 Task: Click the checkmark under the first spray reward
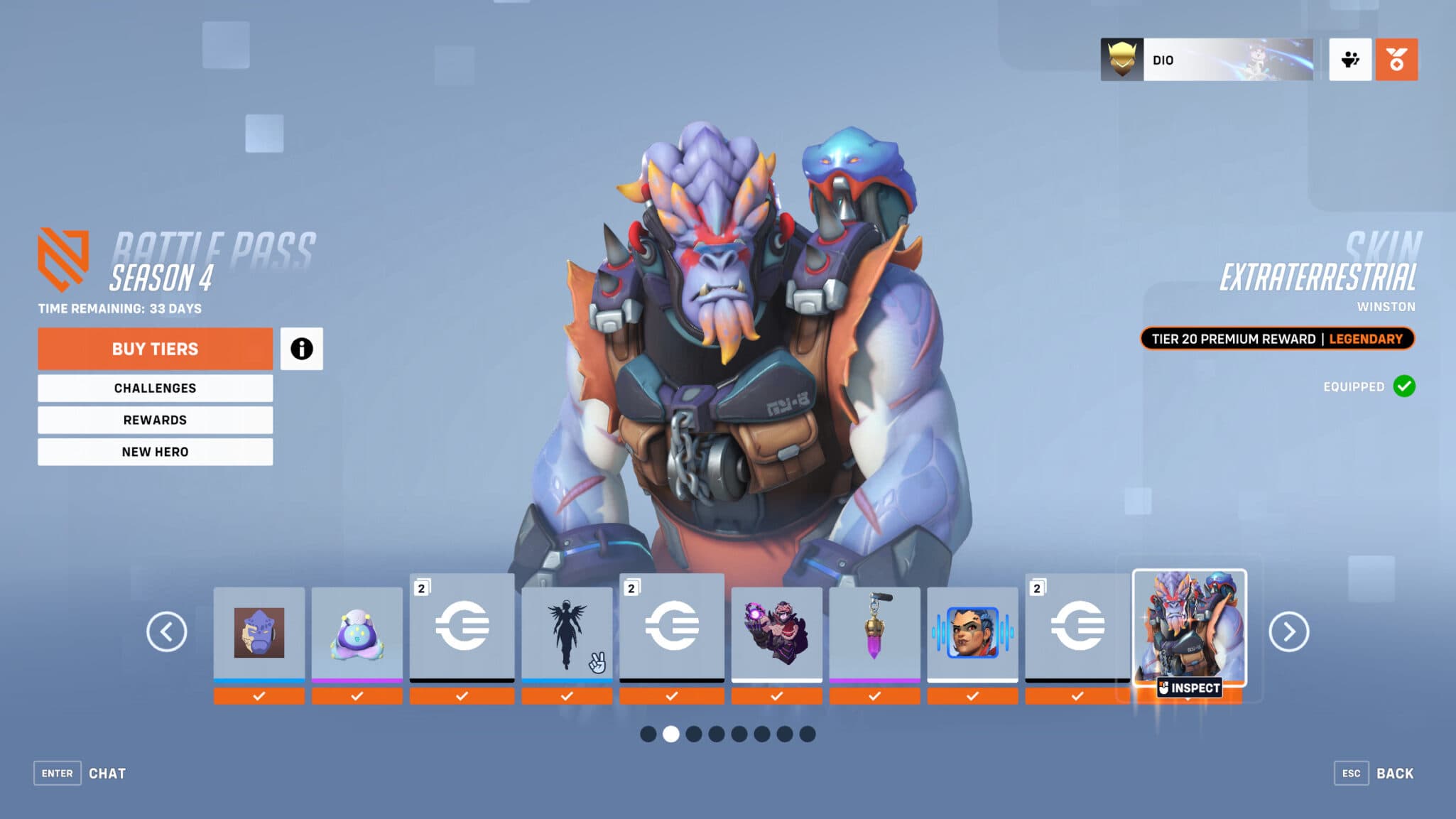259,696
